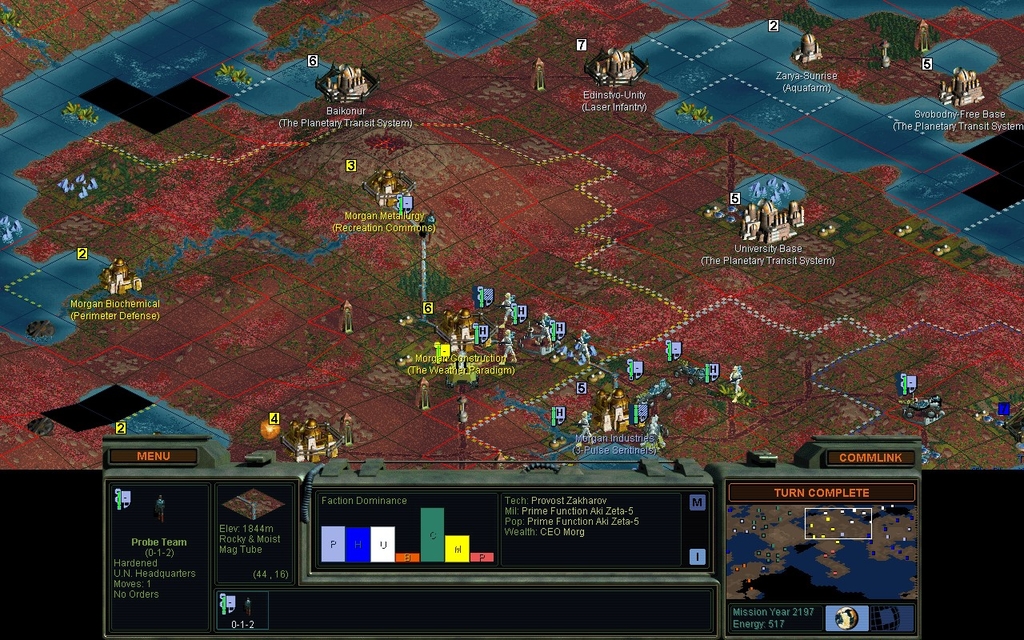Open the Edinstvo-Unity base
1024x640 pixels.
[x=614, y=66]
